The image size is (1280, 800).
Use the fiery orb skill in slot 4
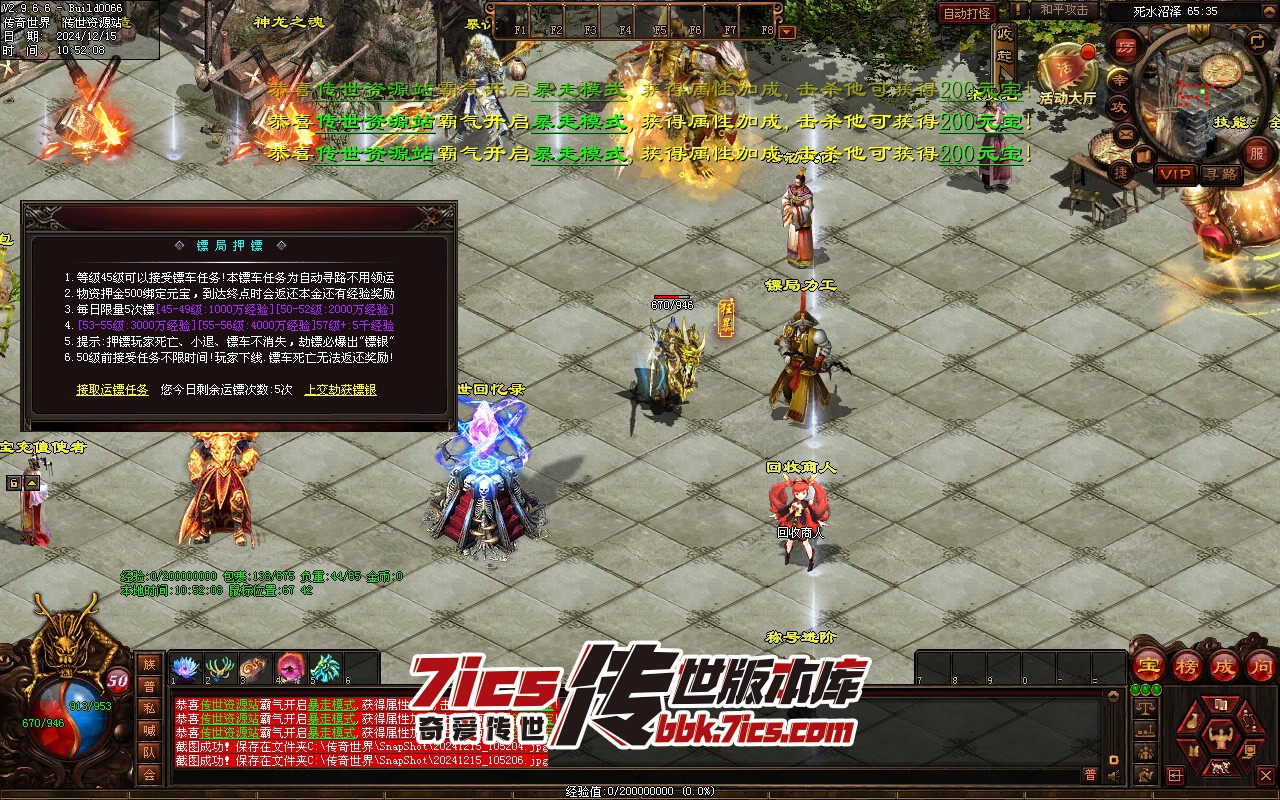[291, 667]
